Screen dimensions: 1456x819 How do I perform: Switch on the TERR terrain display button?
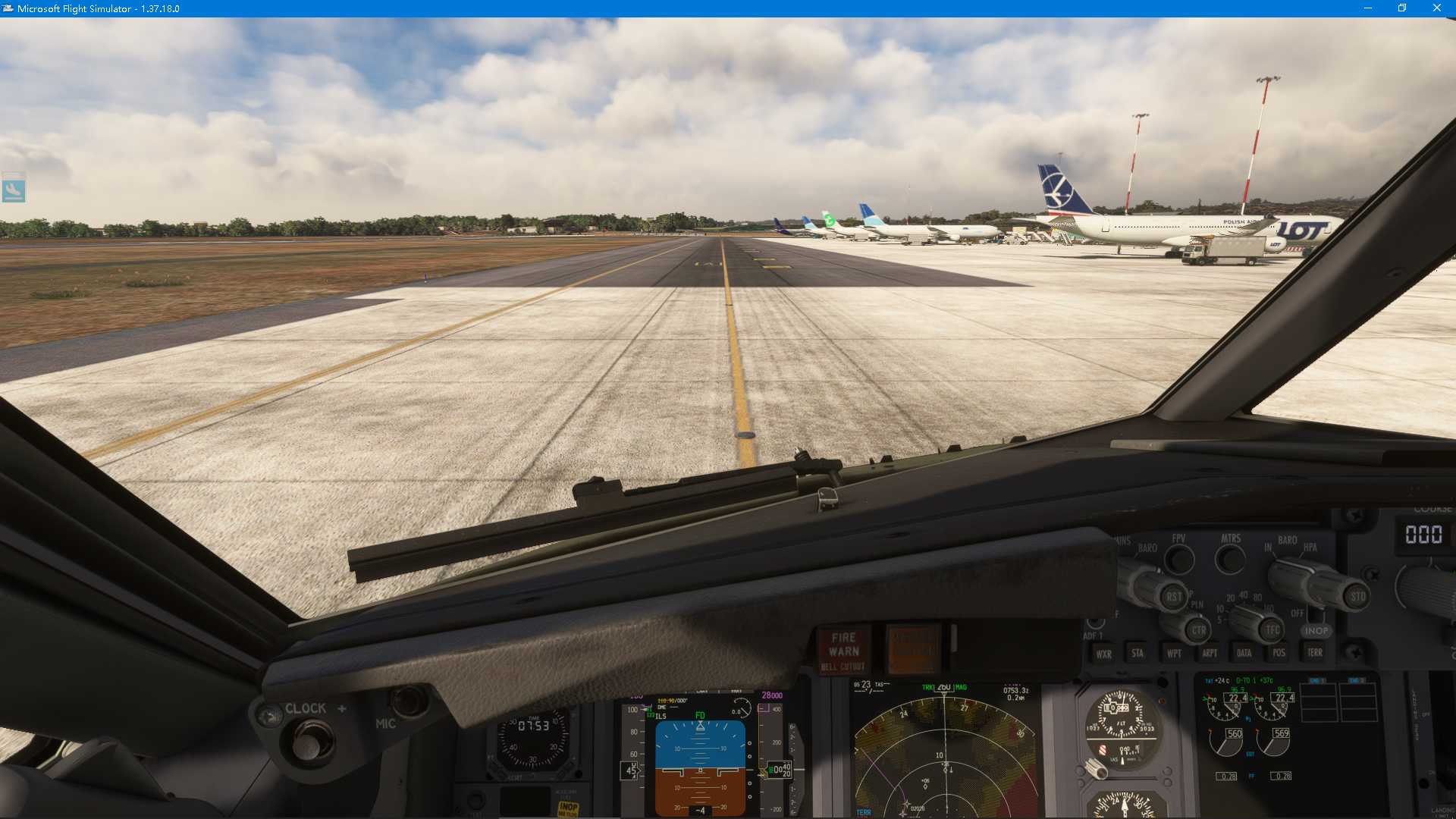click(x=1315, y=652)
